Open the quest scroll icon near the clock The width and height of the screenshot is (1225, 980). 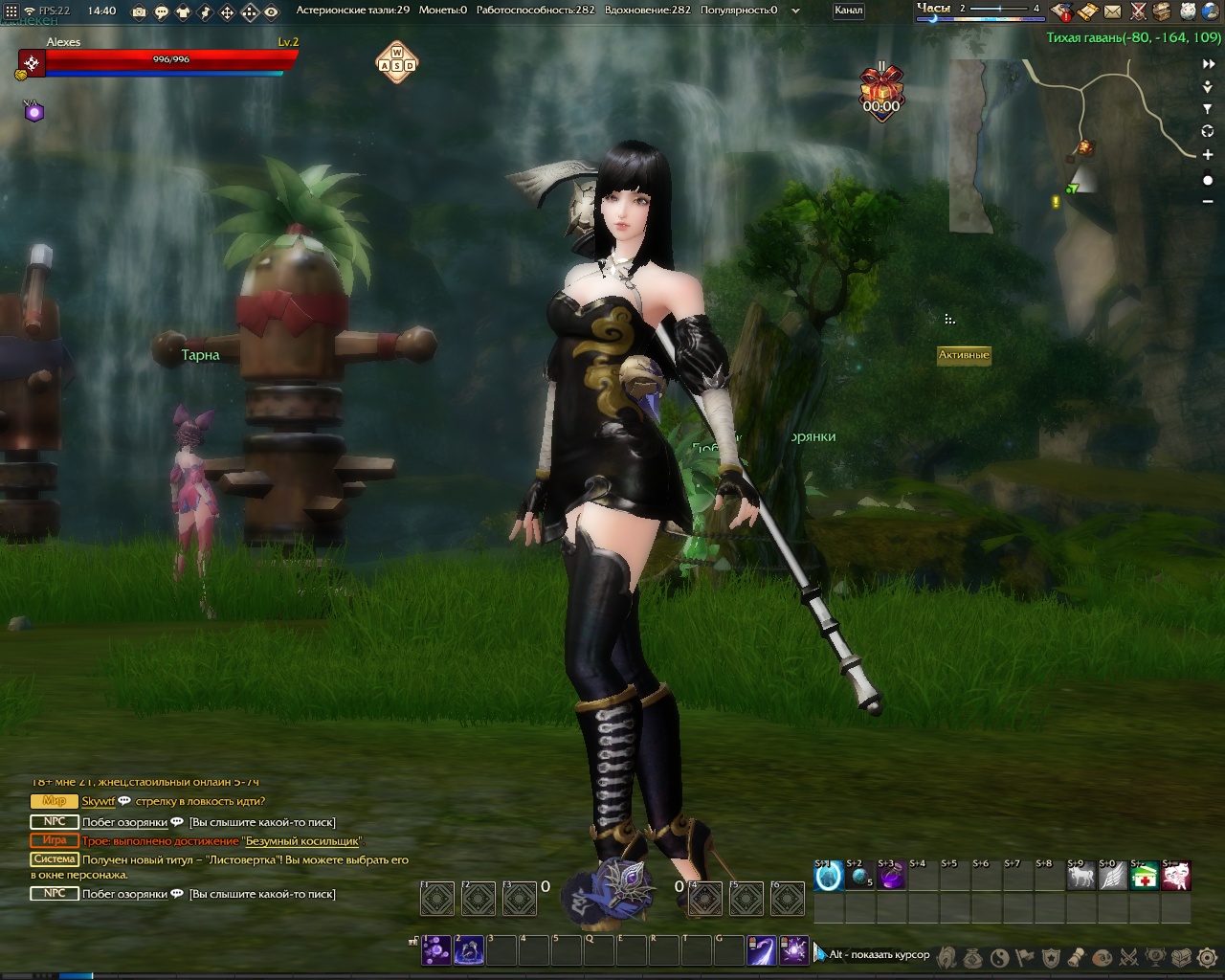pyautogui.click(x=1087, y=11)
